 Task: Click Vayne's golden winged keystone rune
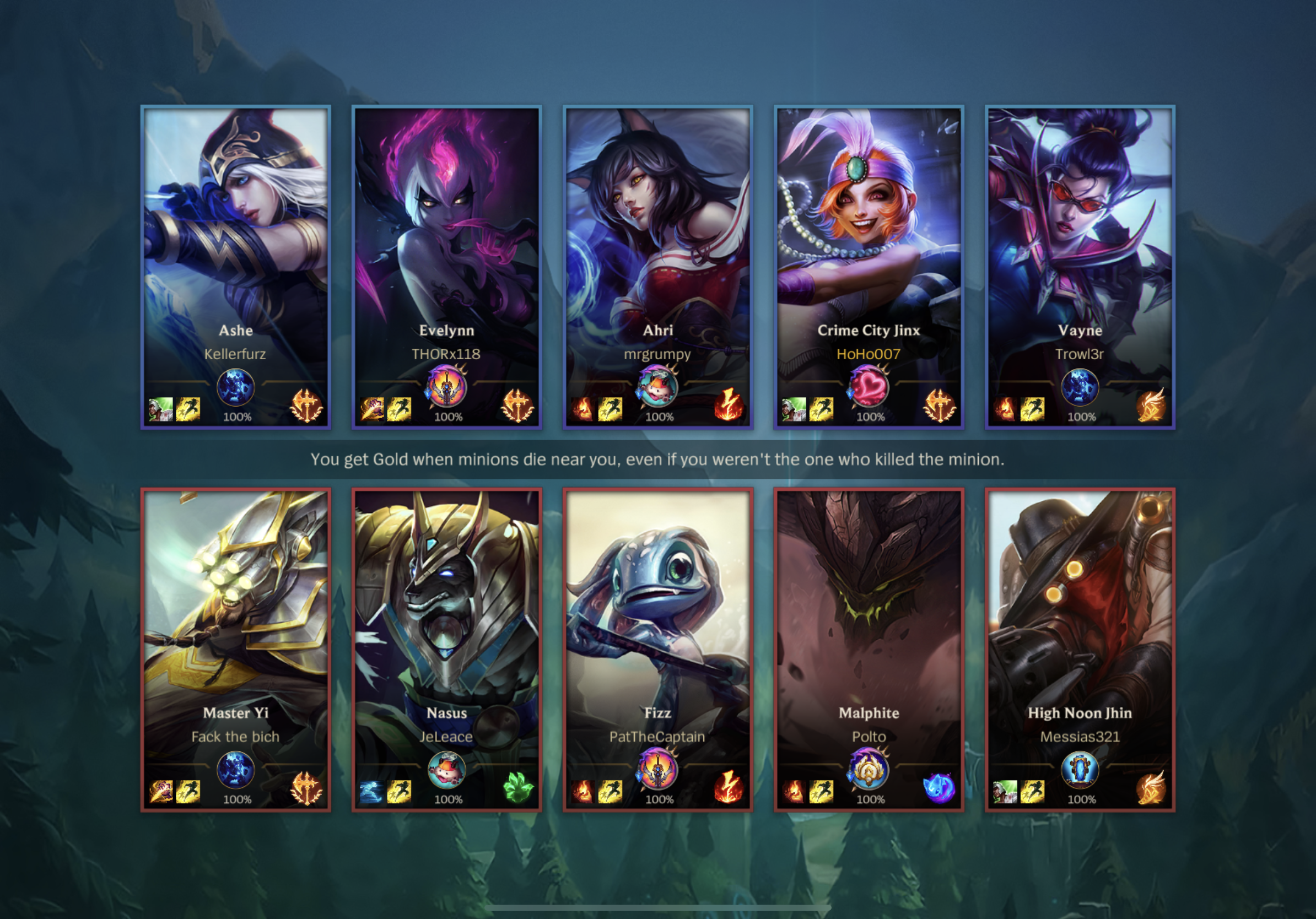[x=1150, y=405]
